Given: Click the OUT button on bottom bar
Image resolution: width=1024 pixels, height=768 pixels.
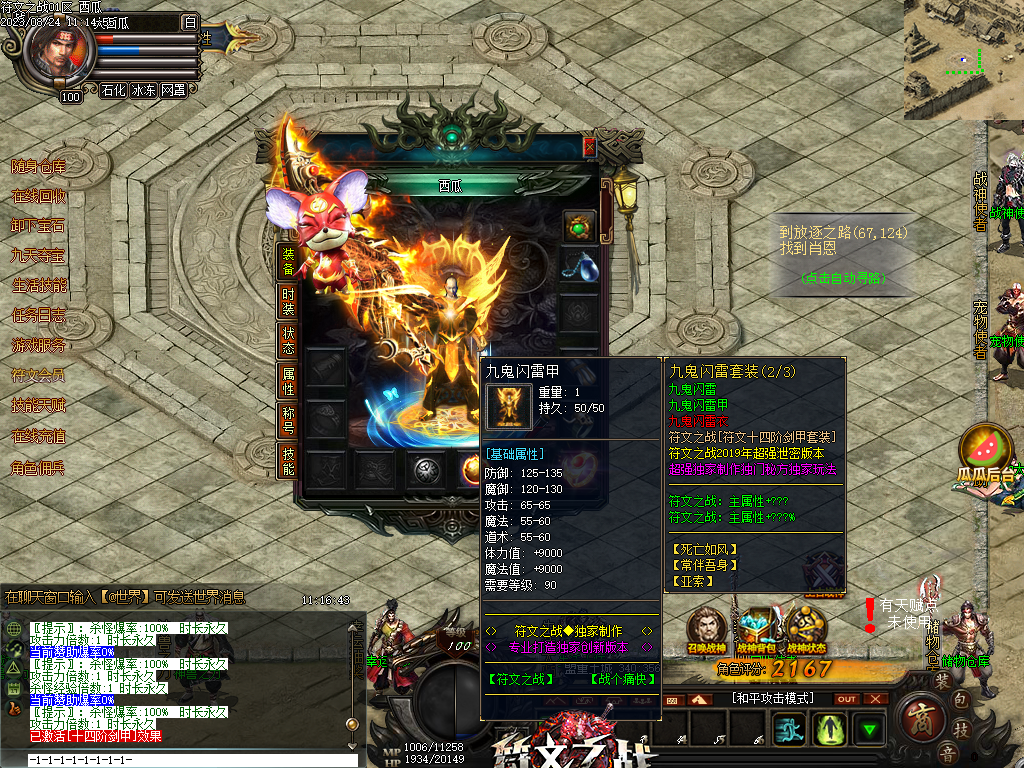Looking at the screenshot, I should coord(847,699).
